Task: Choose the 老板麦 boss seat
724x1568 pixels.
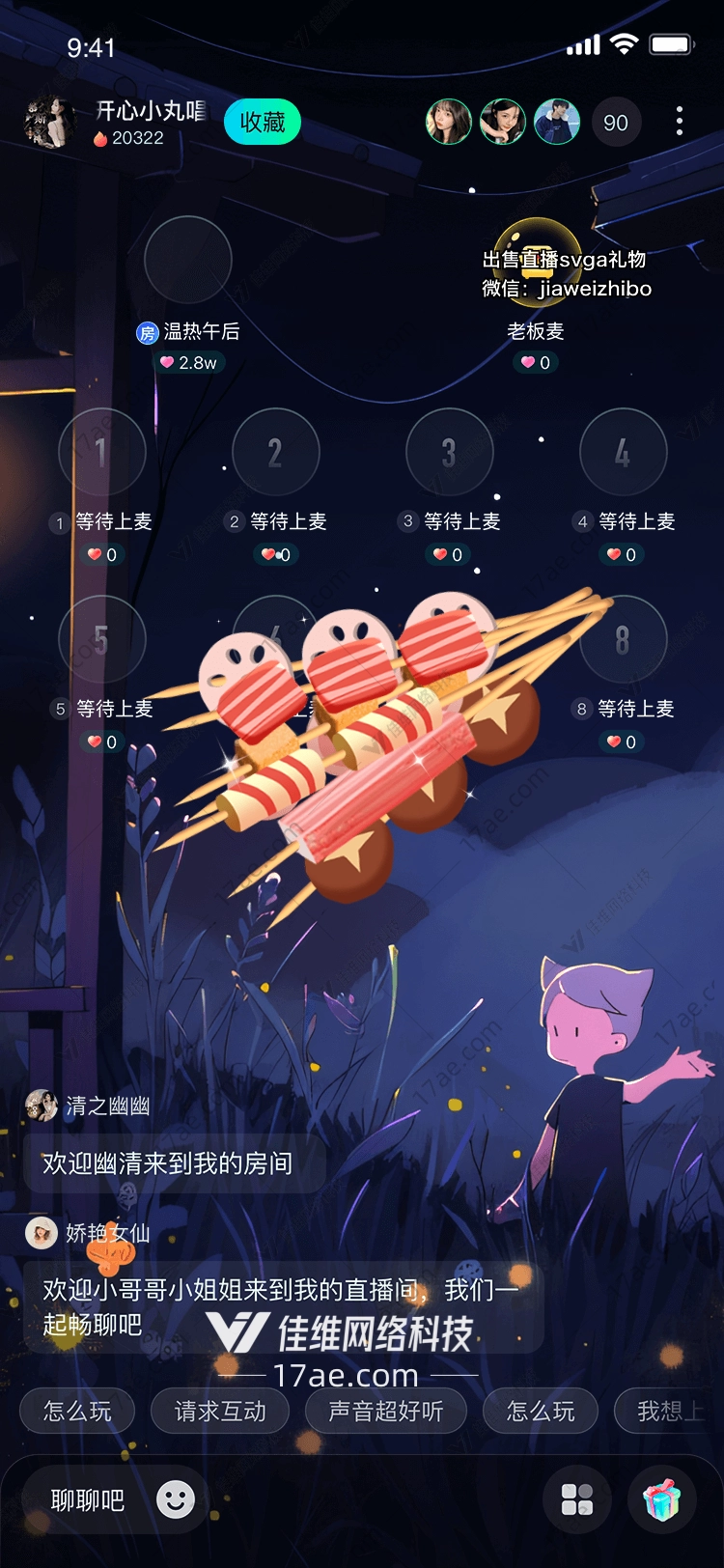Action: pyautogui.click(x=537, y=261)
